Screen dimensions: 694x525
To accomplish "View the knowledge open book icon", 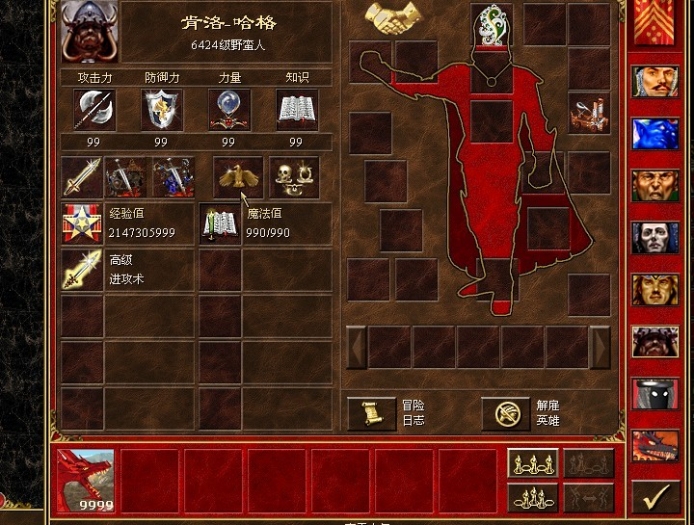I will [x=297, y=109].
